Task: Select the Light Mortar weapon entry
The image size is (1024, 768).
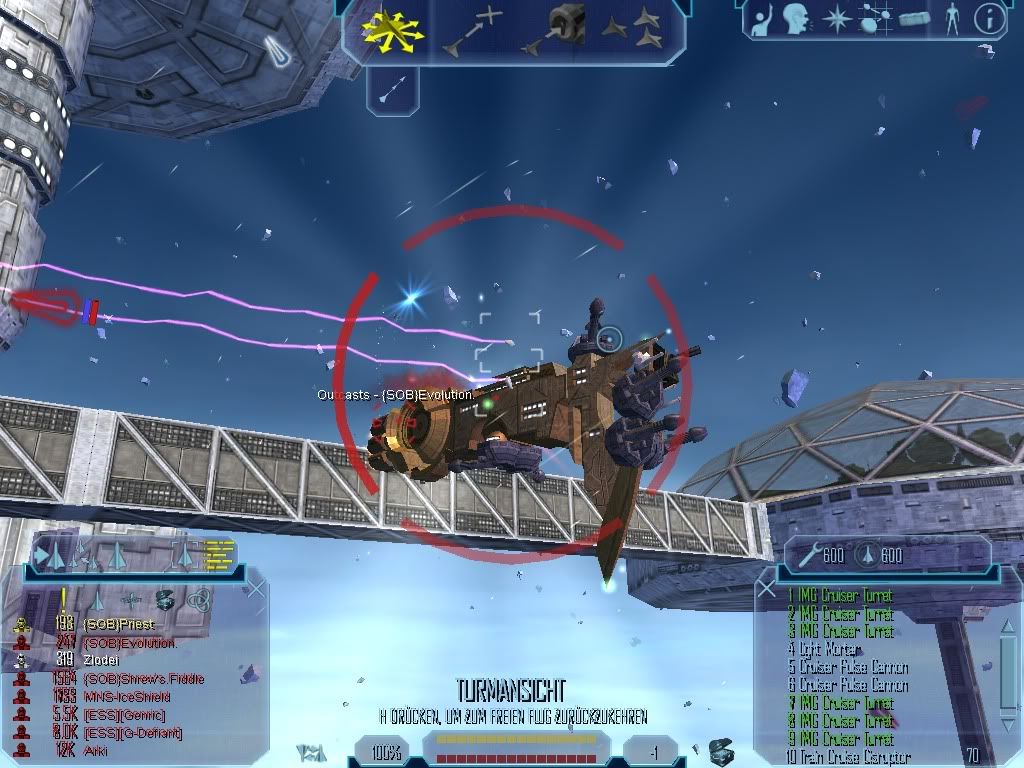Action: [x=824, y=649]
